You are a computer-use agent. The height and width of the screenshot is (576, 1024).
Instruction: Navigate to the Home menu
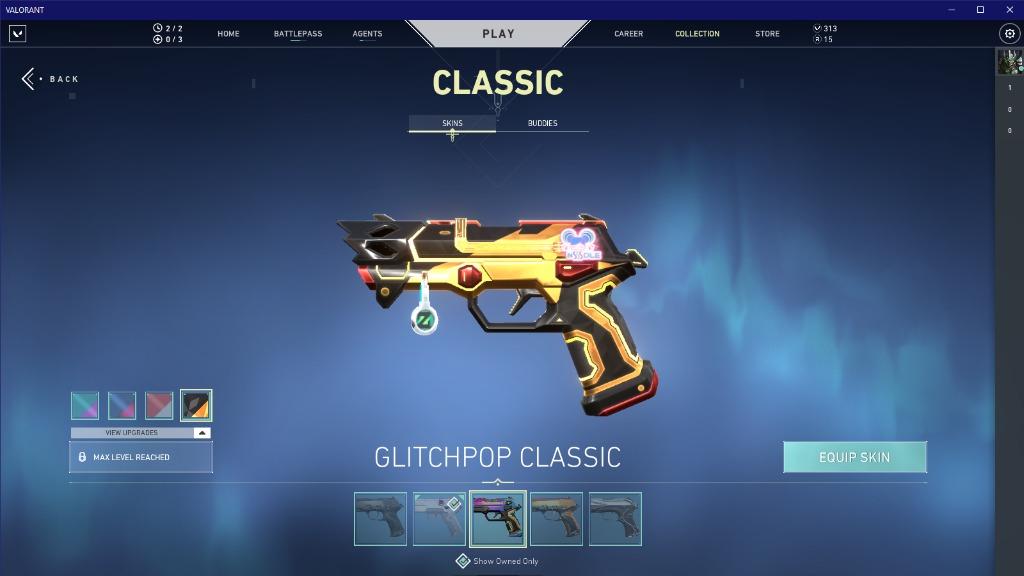coord(228,34)
